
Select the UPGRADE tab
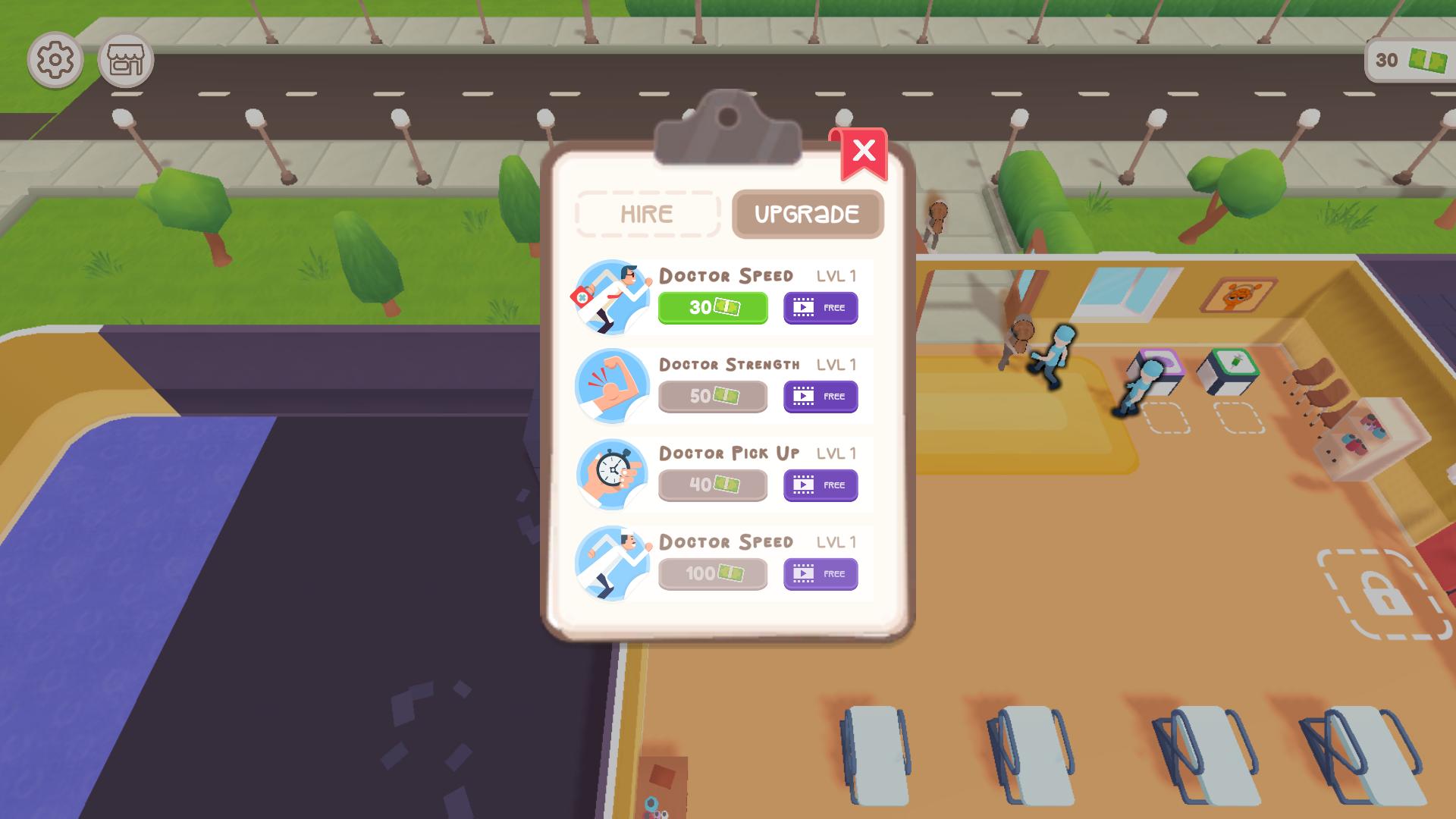(x=807, y=213)
